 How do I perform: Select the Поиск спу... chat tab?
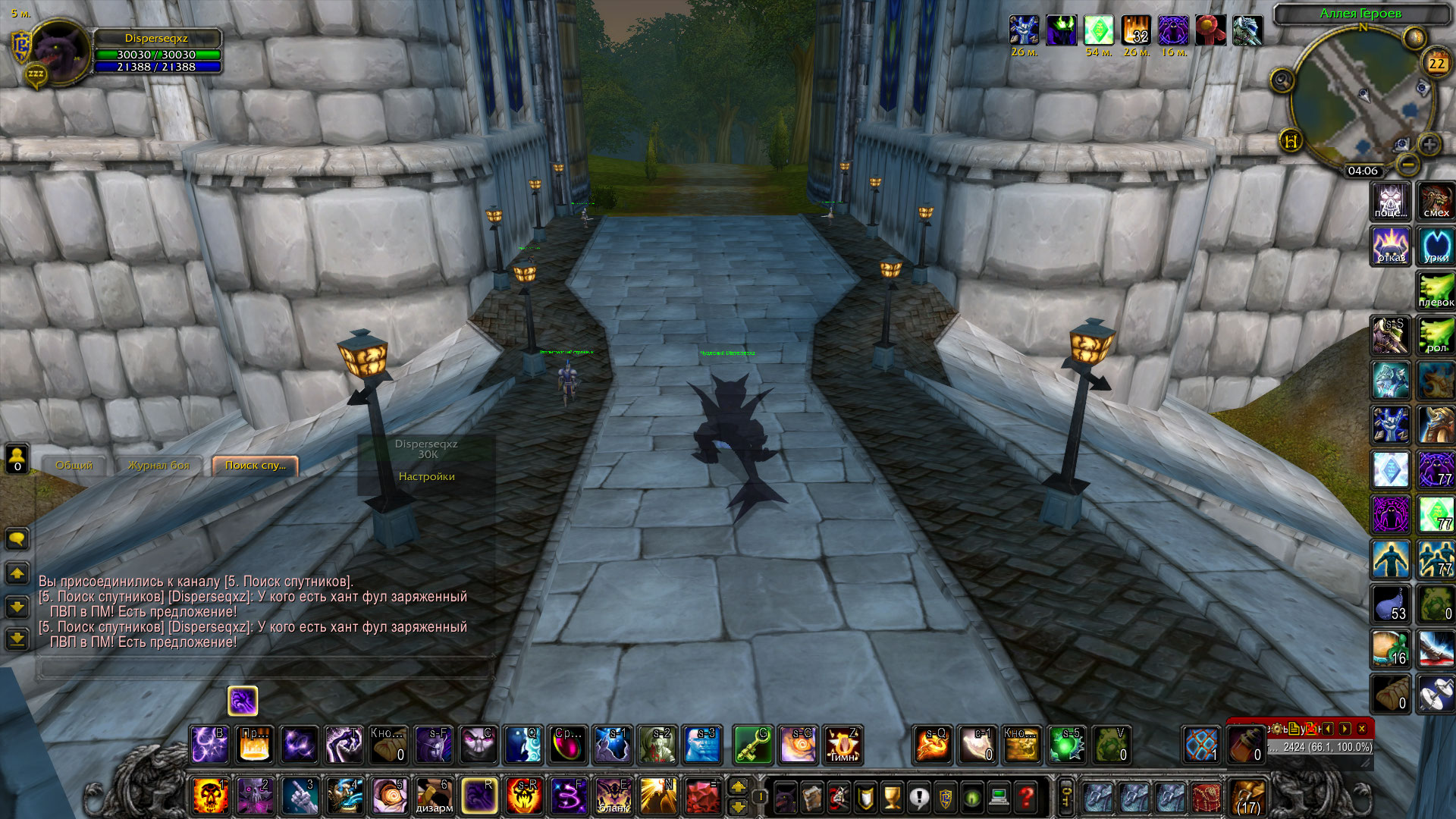click(x=256, y=466)
